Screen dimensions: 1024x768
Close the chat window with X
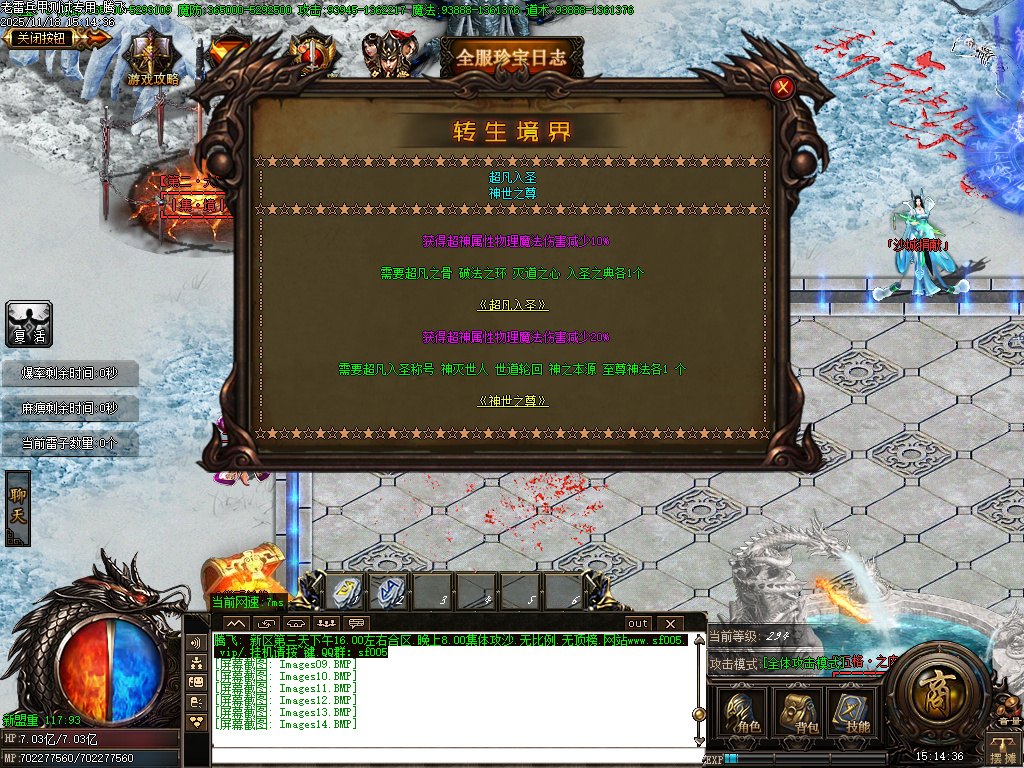click(x=668, y=624)
